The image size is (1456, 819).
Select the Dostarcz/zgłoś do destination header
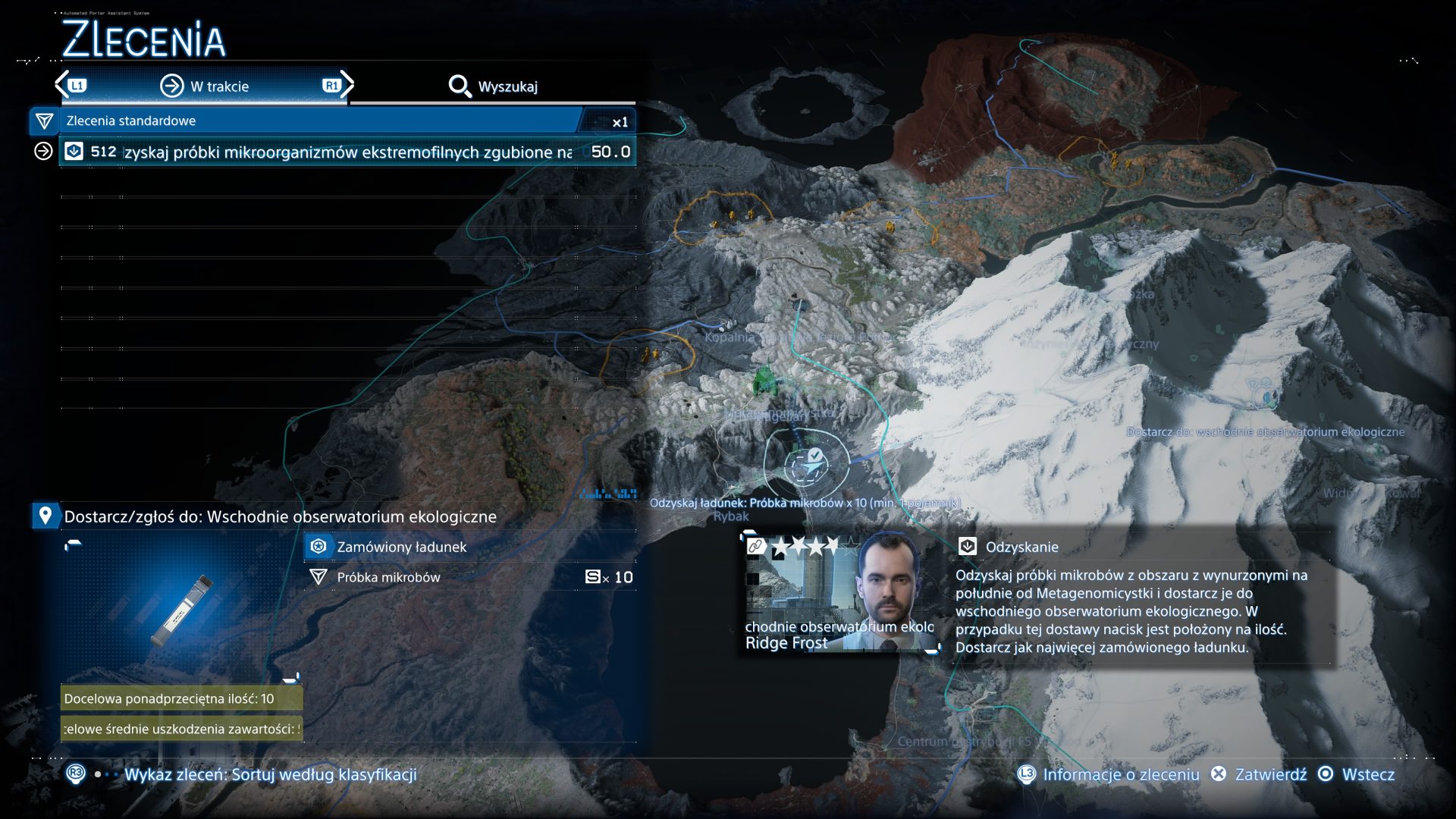tap(279, 516)
